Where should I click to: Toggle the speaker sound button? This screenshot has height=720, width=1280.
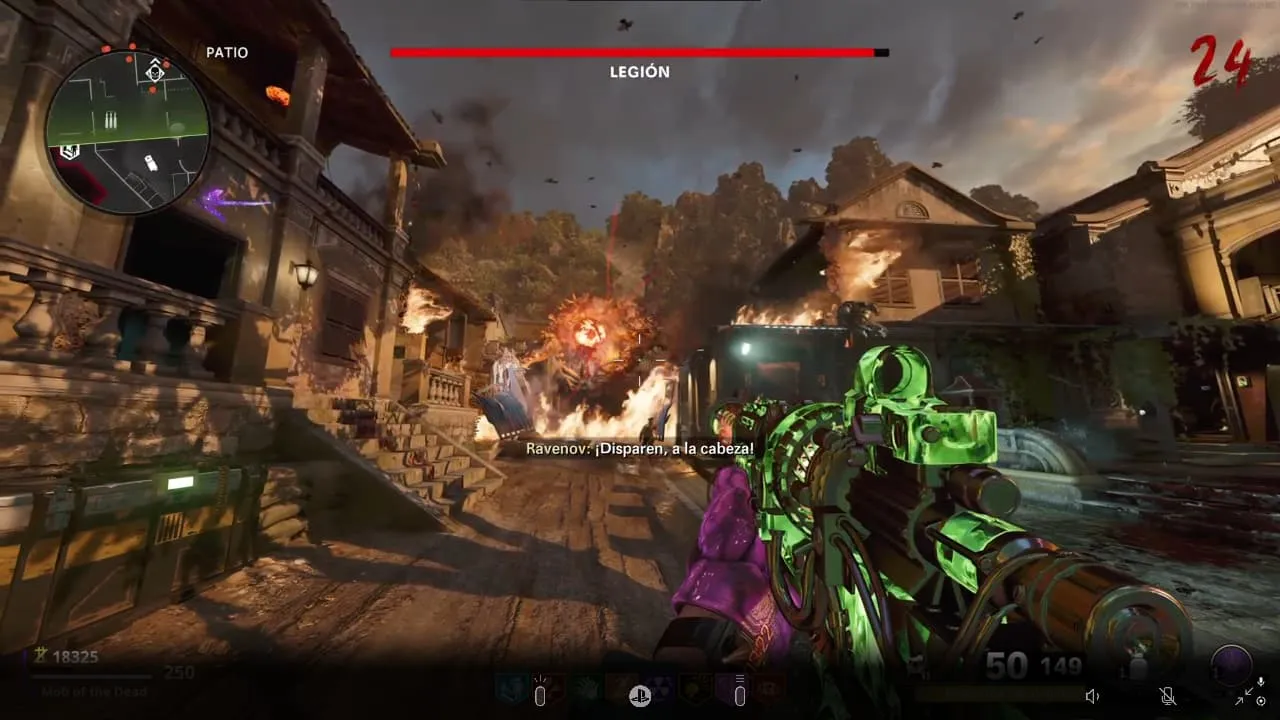(x=1092, y=696)
